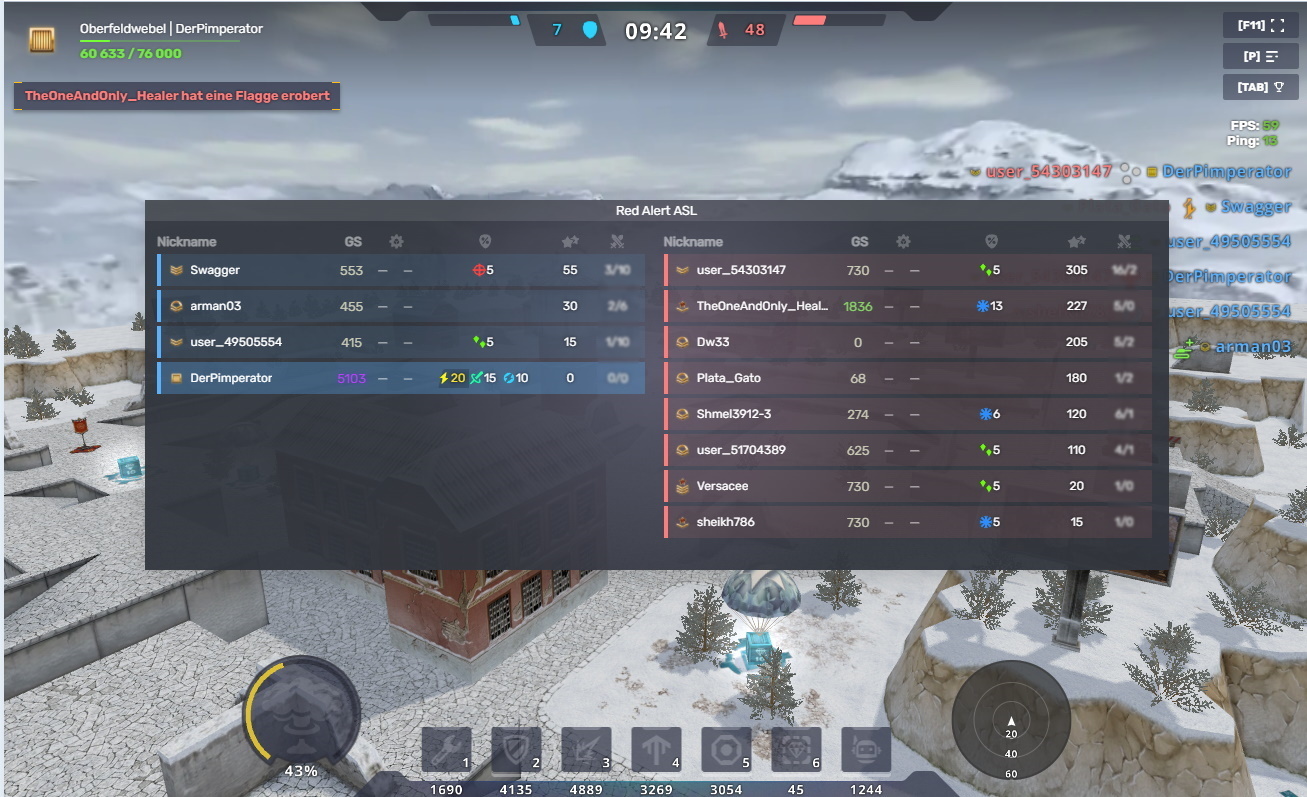1307x797 pixels.
Task: Click the circular radar minimap
Action: 1011,719
